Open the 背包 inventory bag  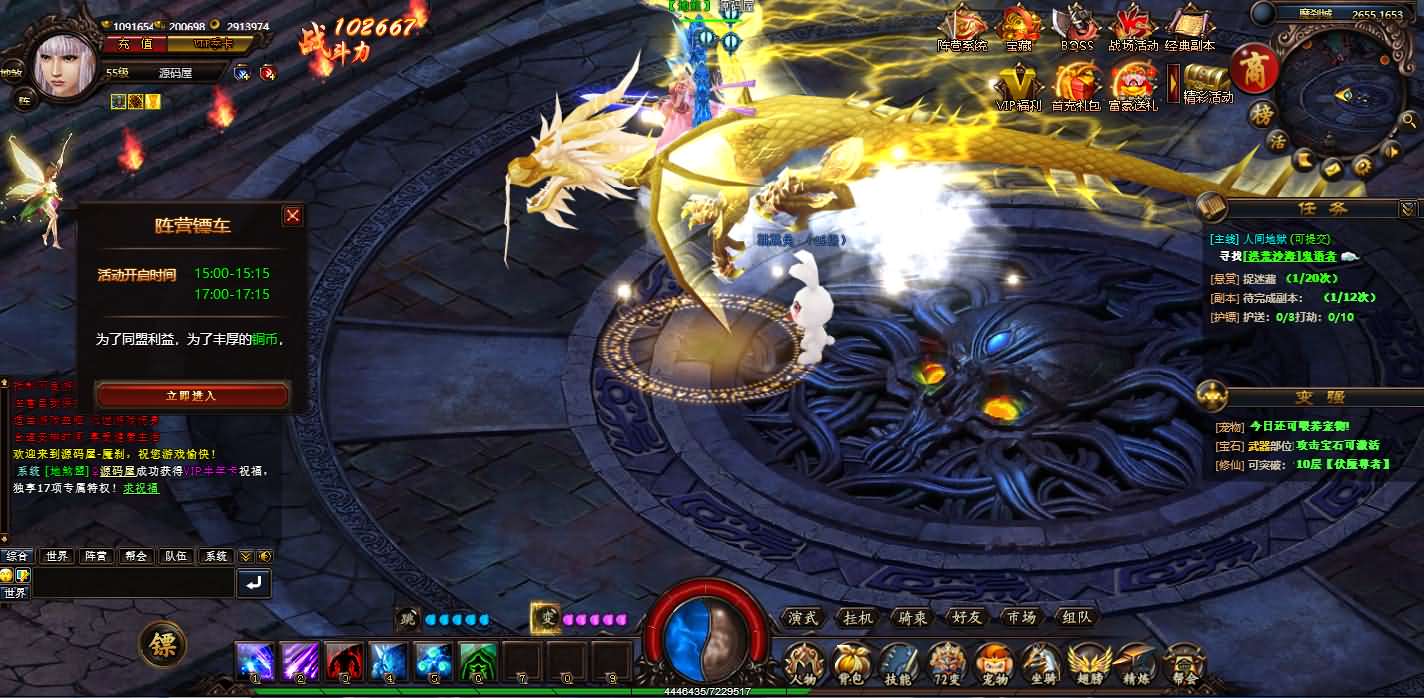tap(851, 664)
